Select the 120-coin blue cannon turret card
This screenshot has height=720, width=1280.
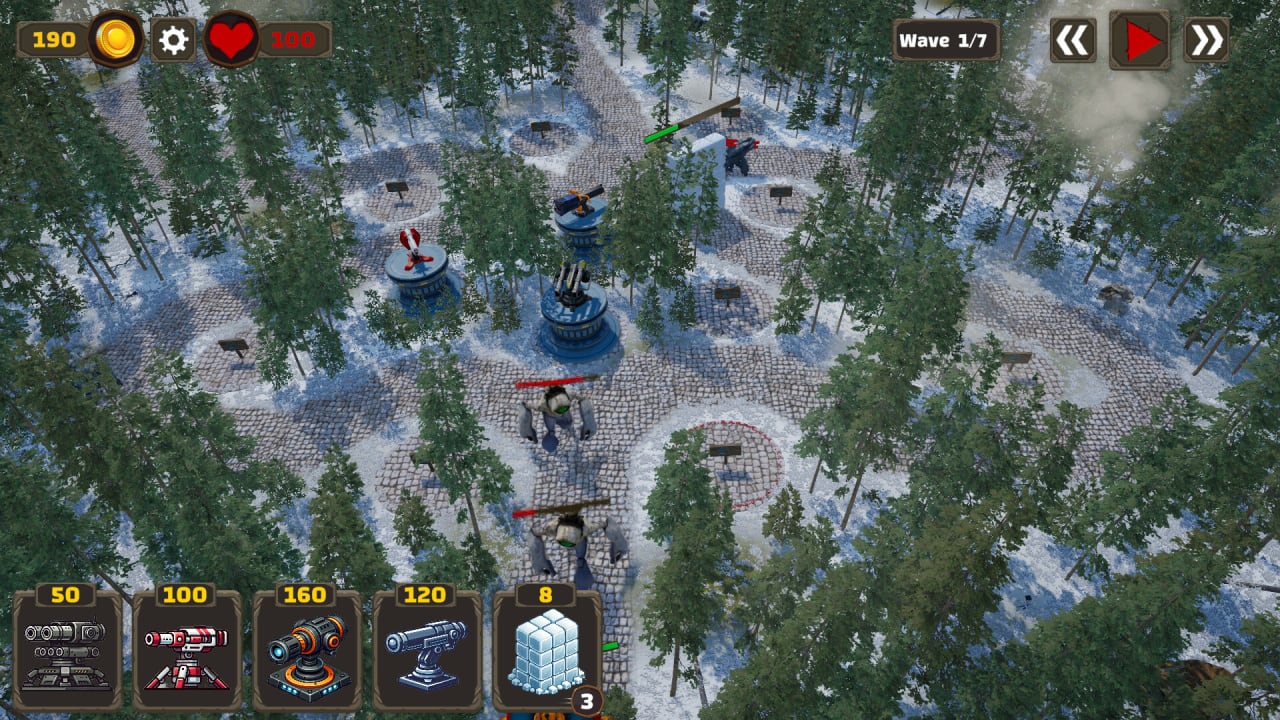[x=427, y=650]
